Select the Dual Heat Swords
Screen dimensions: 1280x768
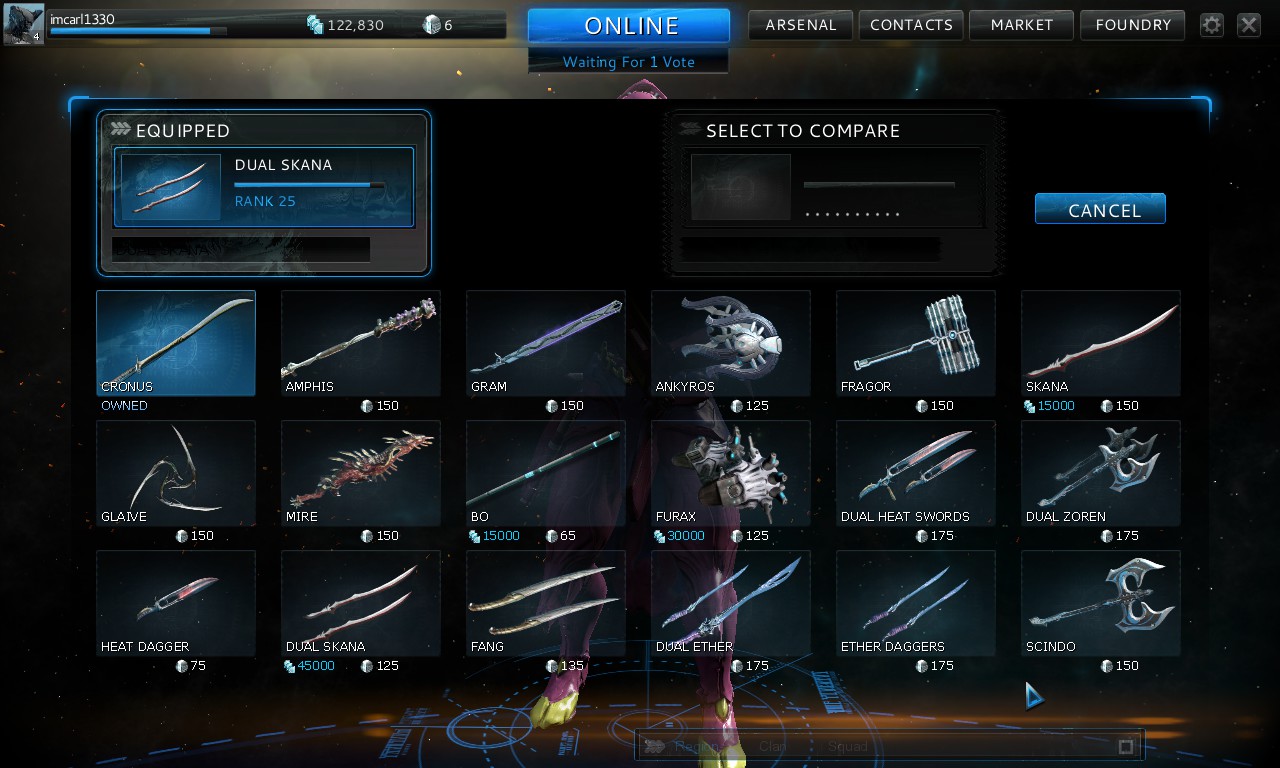tap(916, 473)
